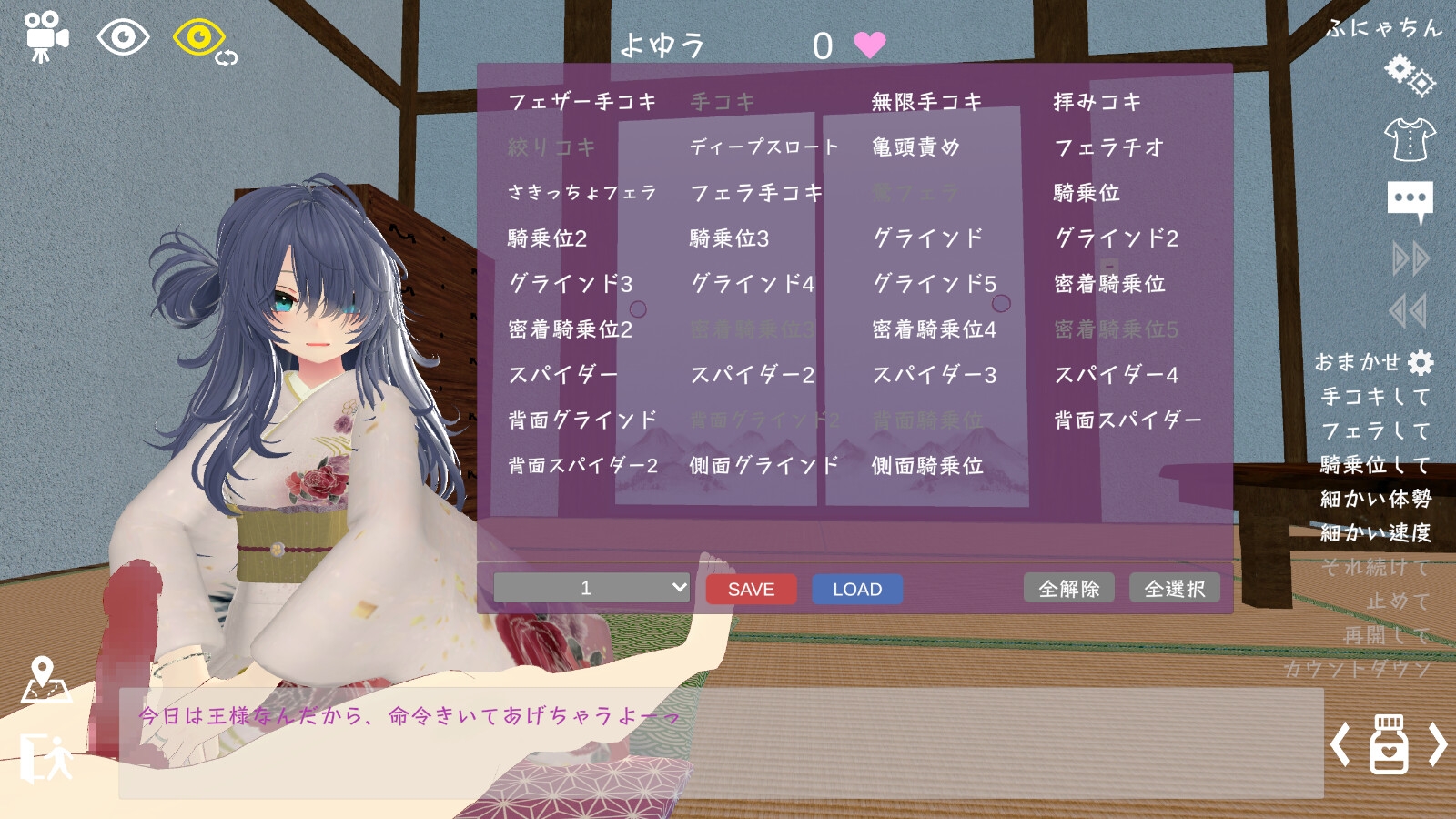1456x819 pixels.
Task: Click the SAVE button
Action: click(x=749, y=589)
